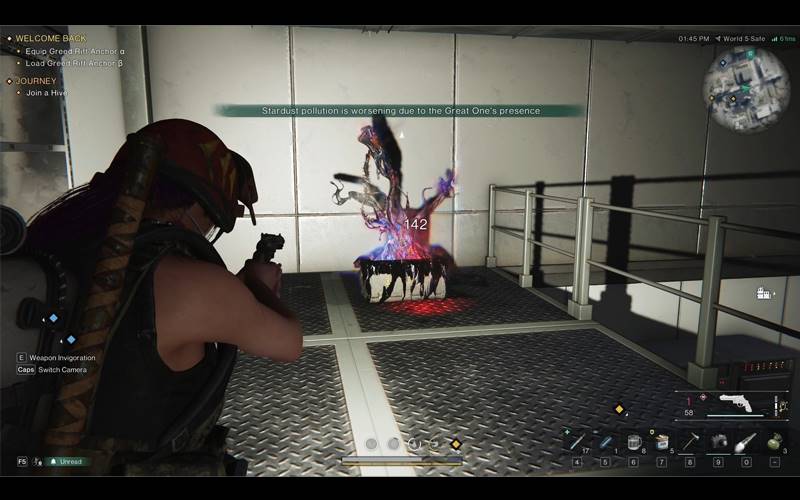Open the circular minimap
800x500 pixels.
pyautogui.click(x=746, y=88)
